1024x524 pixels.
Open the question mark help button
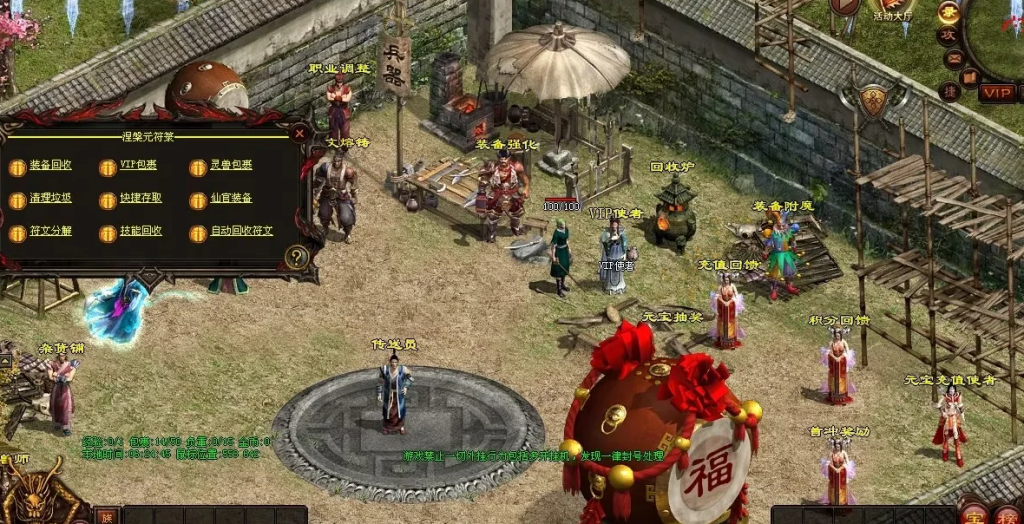(x=295, y=257)
